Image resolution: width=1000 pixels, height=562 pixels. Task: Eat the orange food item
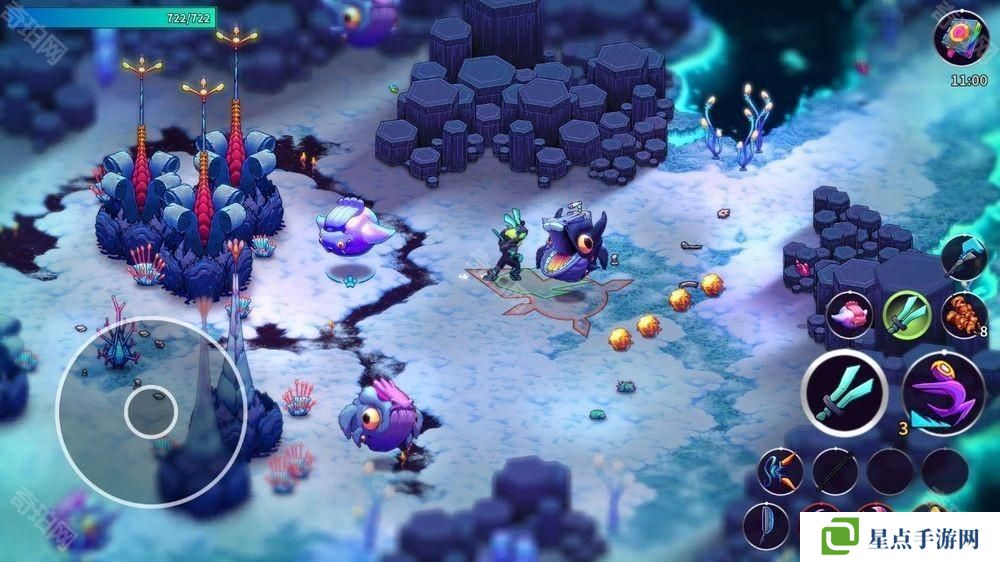(964, 314)
